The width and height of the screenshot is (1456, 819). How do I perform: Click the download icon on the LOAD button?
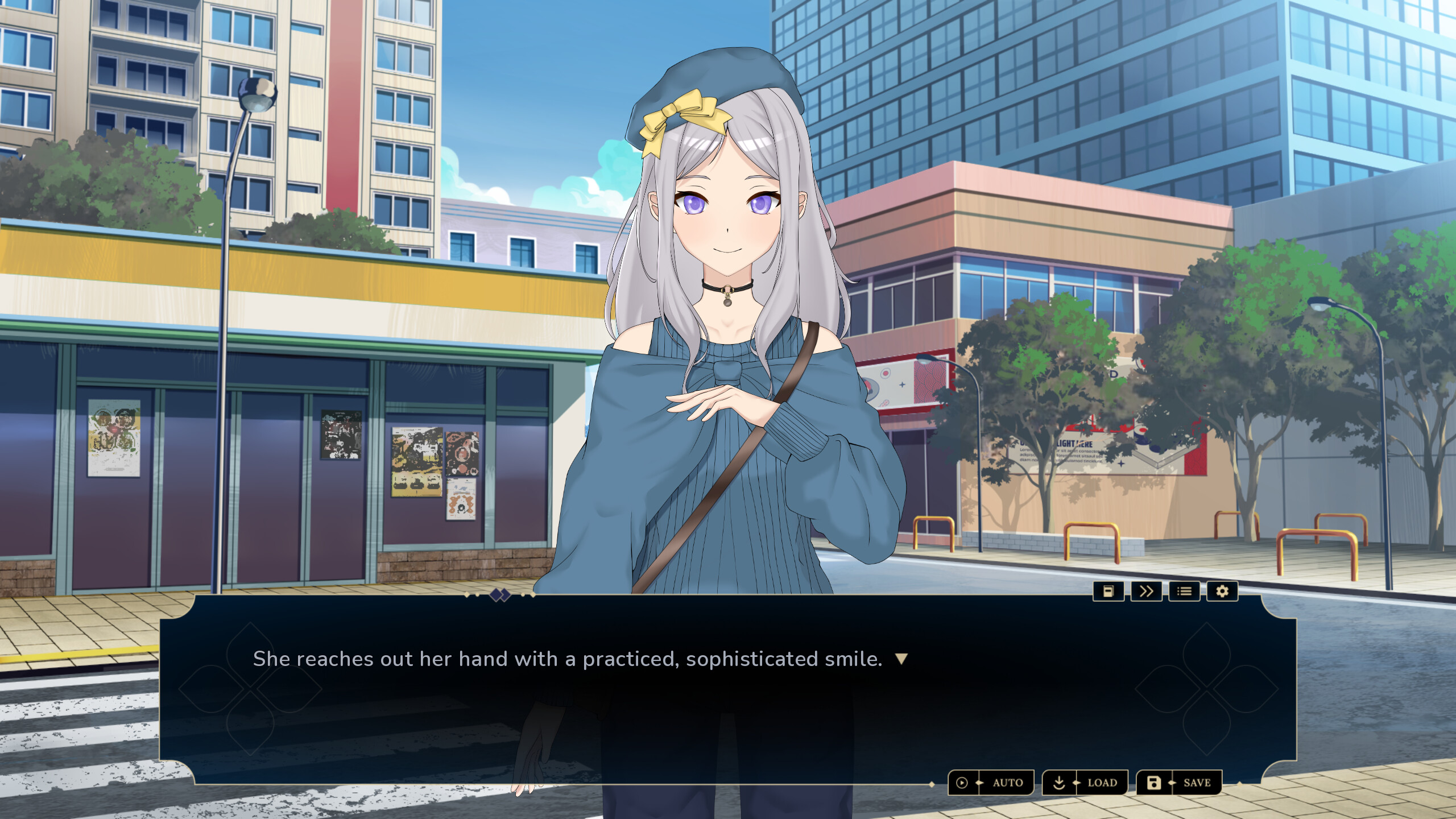(1059, 783)
